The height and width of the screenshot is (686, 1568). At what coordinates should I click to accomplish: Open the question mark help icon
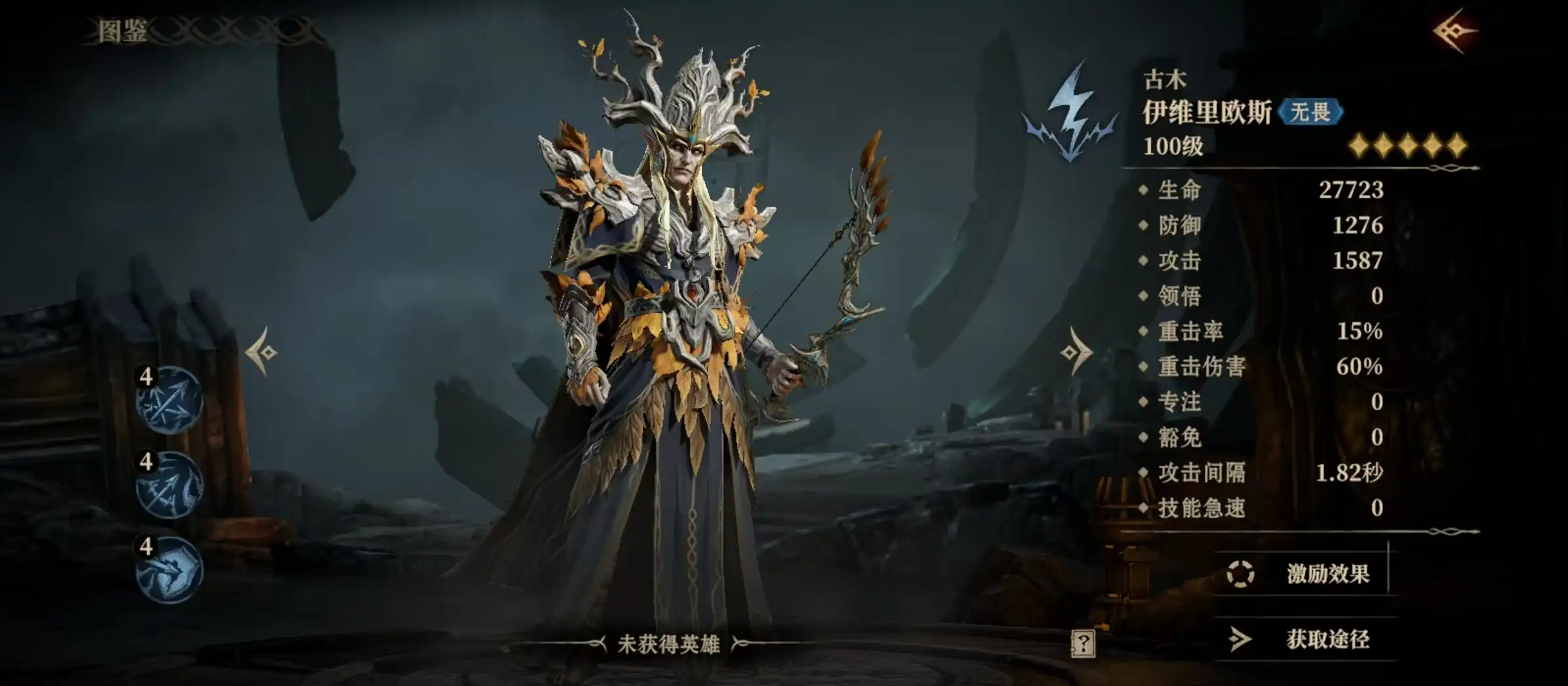(x=1083, y=644)
